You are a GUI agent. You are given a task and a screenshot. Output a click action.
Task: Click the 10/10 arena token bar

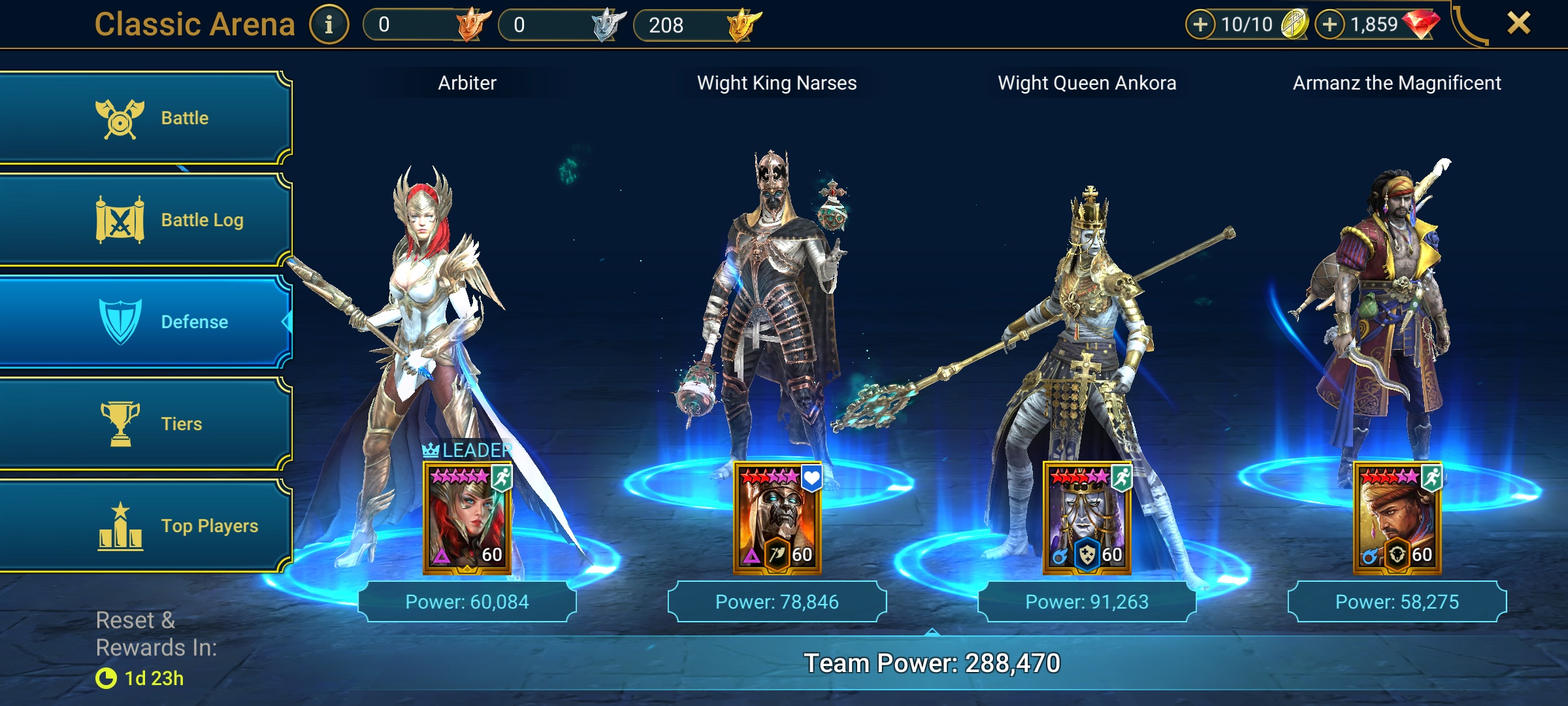1241,23
